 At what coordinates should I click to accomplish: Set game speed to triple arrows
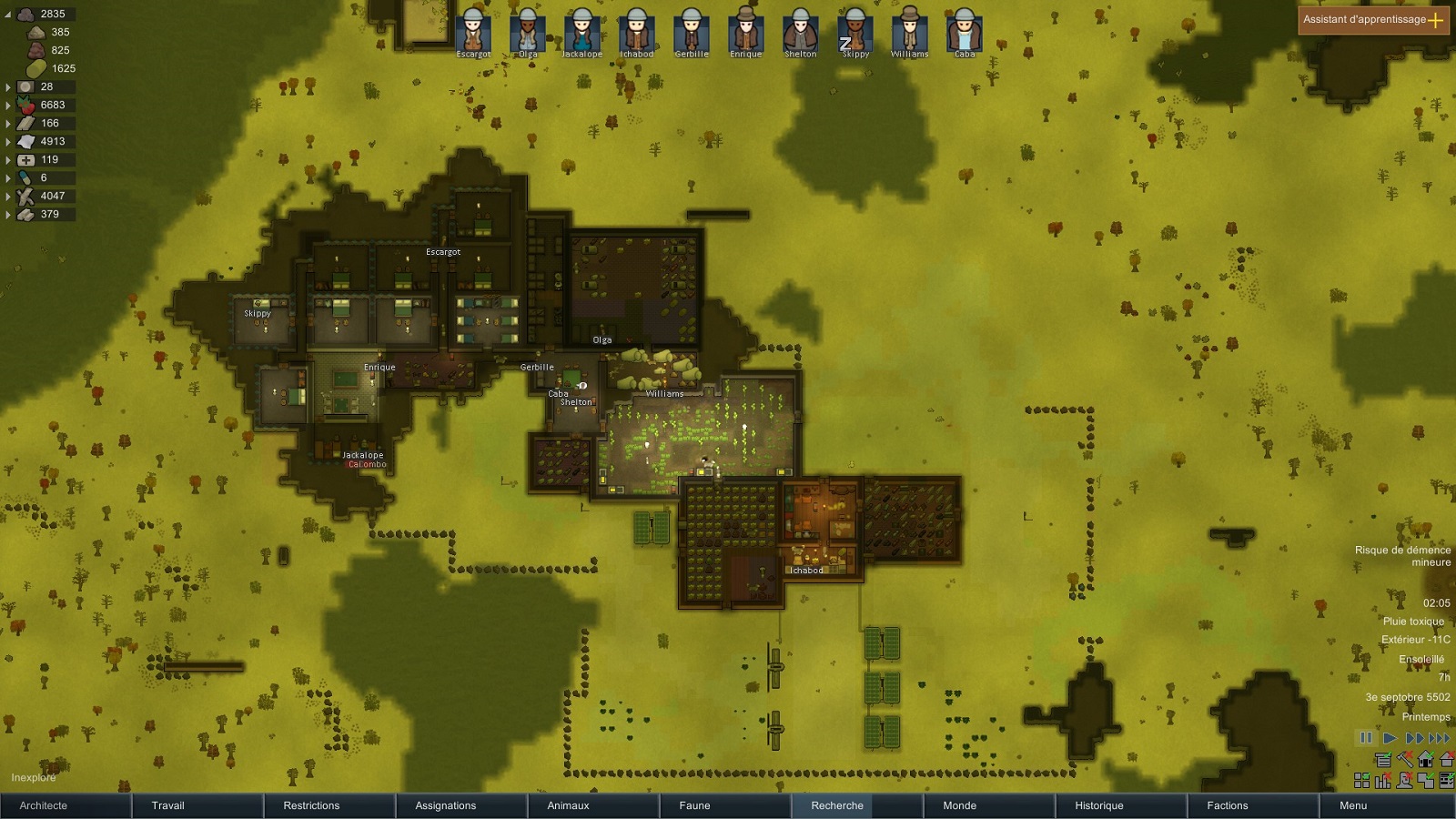[1440, 738]
